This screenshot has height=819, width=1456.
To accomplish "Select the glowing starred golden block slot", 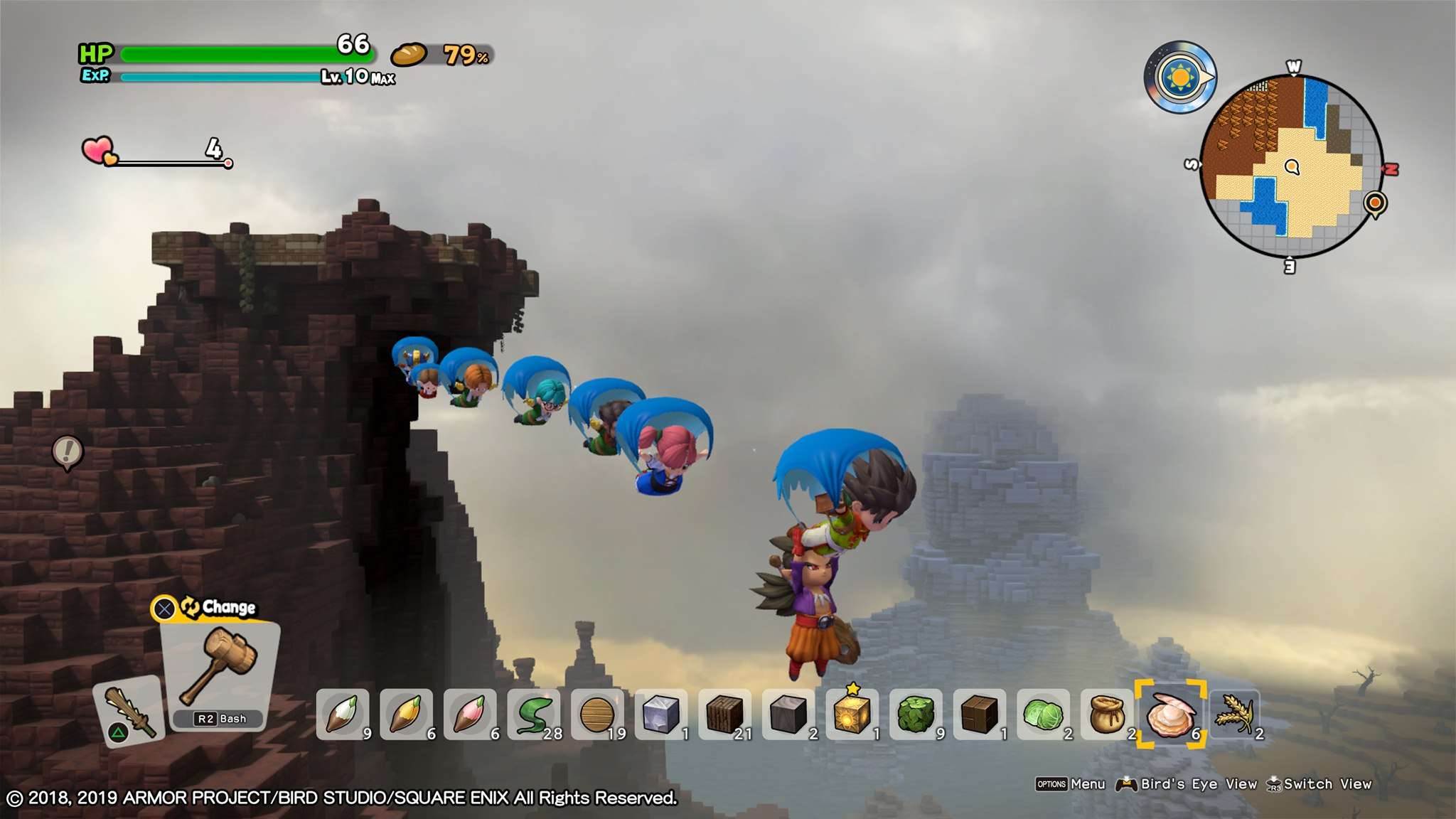I will point(852,714).
